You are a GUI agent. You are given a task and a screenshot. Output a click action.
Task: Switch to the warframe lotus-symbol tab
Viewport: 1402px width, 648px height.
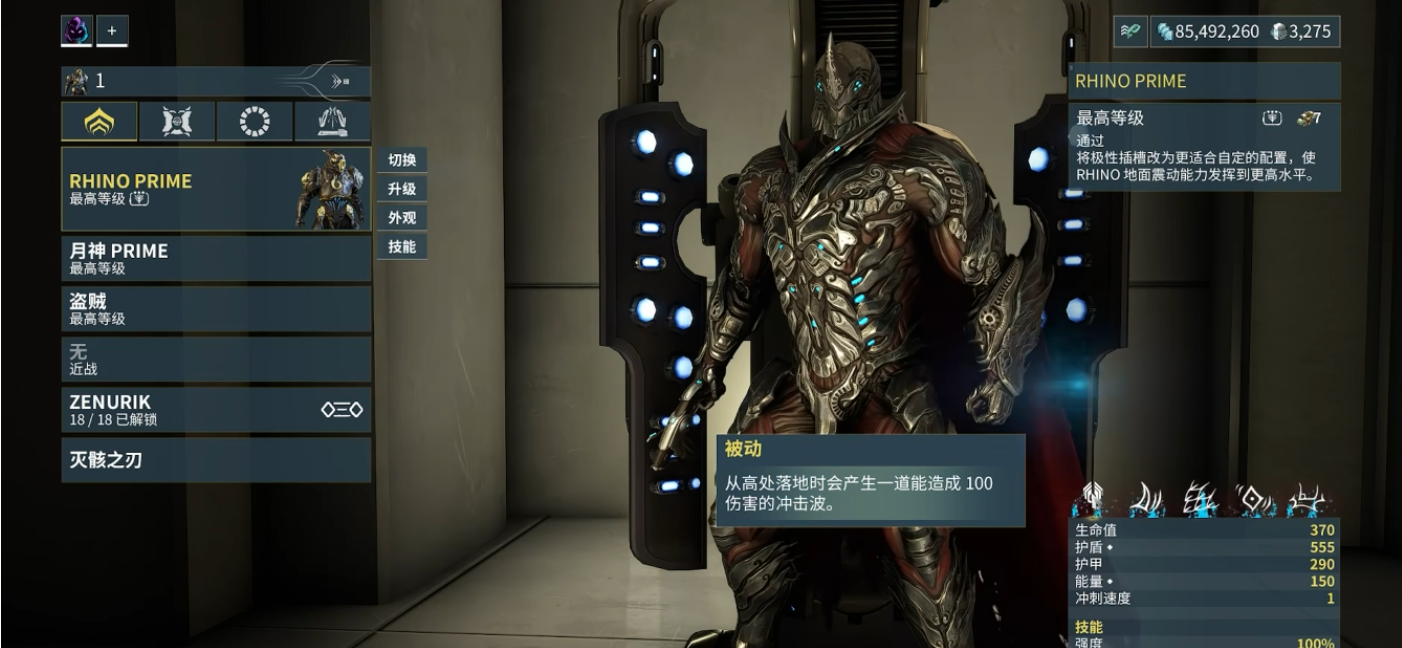99,122
